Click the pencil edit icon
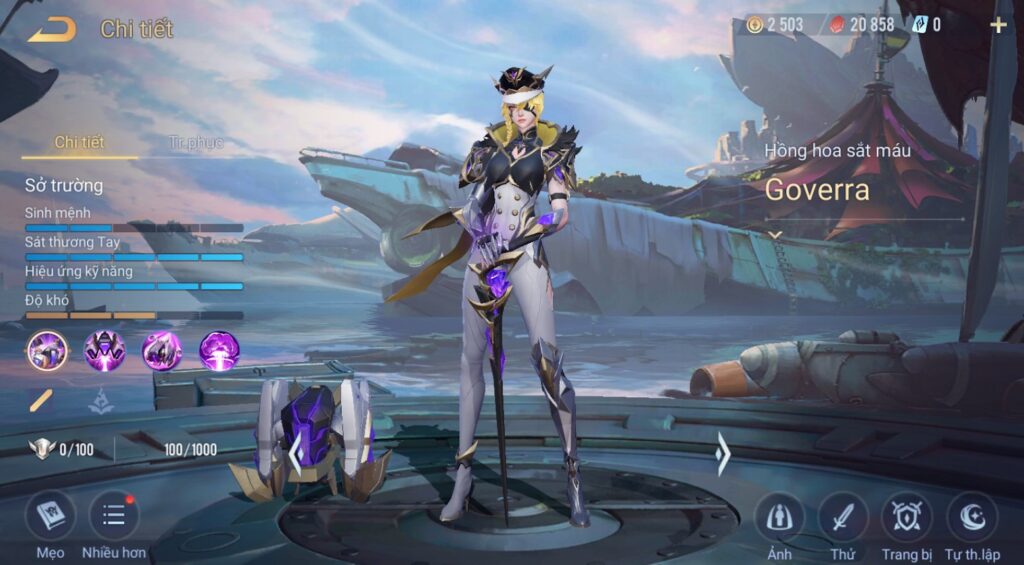Screen dimensions: 1024x565 41,402
